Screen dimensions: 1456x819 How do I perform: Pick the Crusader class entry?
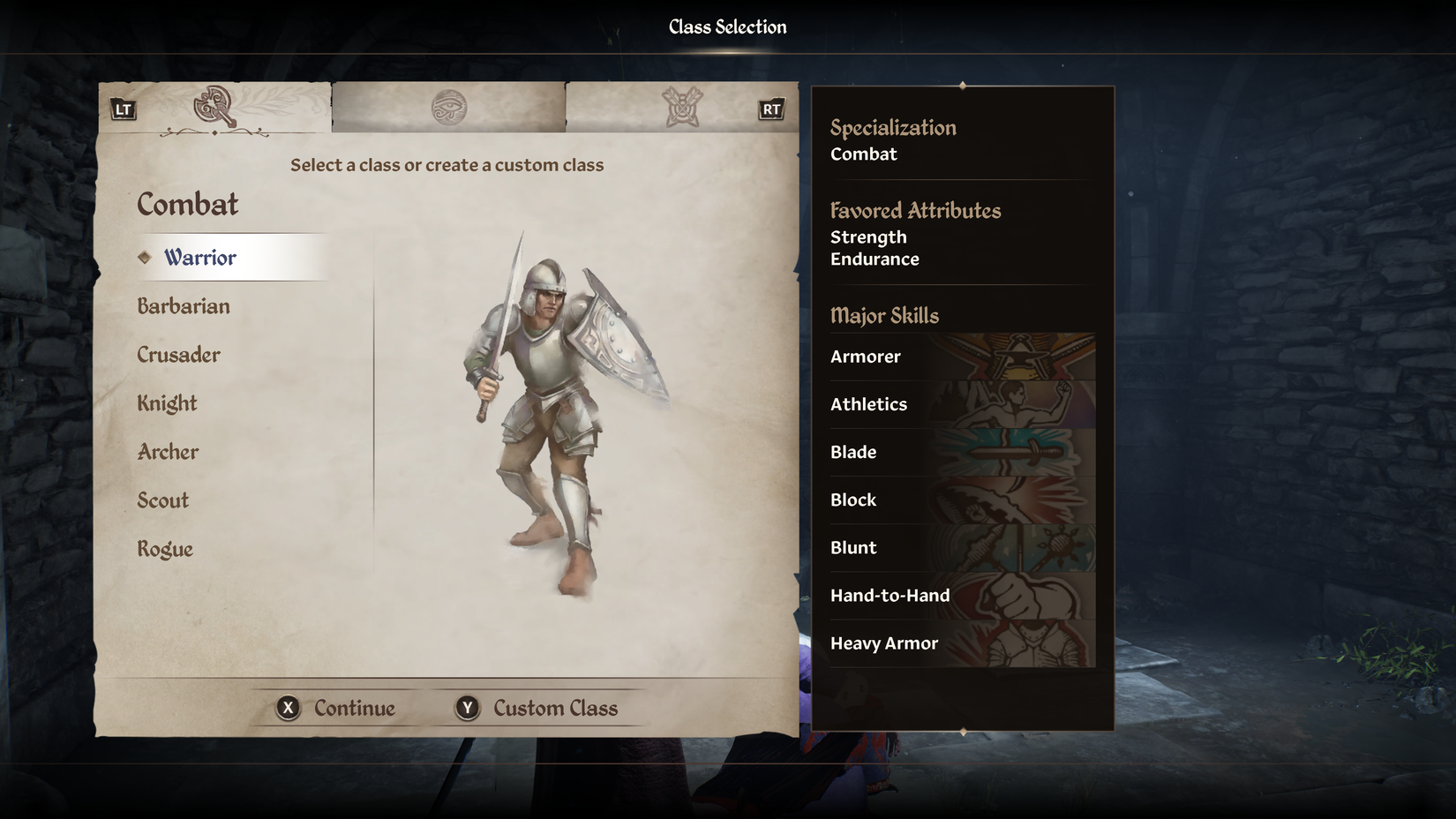pyautogui.click(x=178, y=355)
